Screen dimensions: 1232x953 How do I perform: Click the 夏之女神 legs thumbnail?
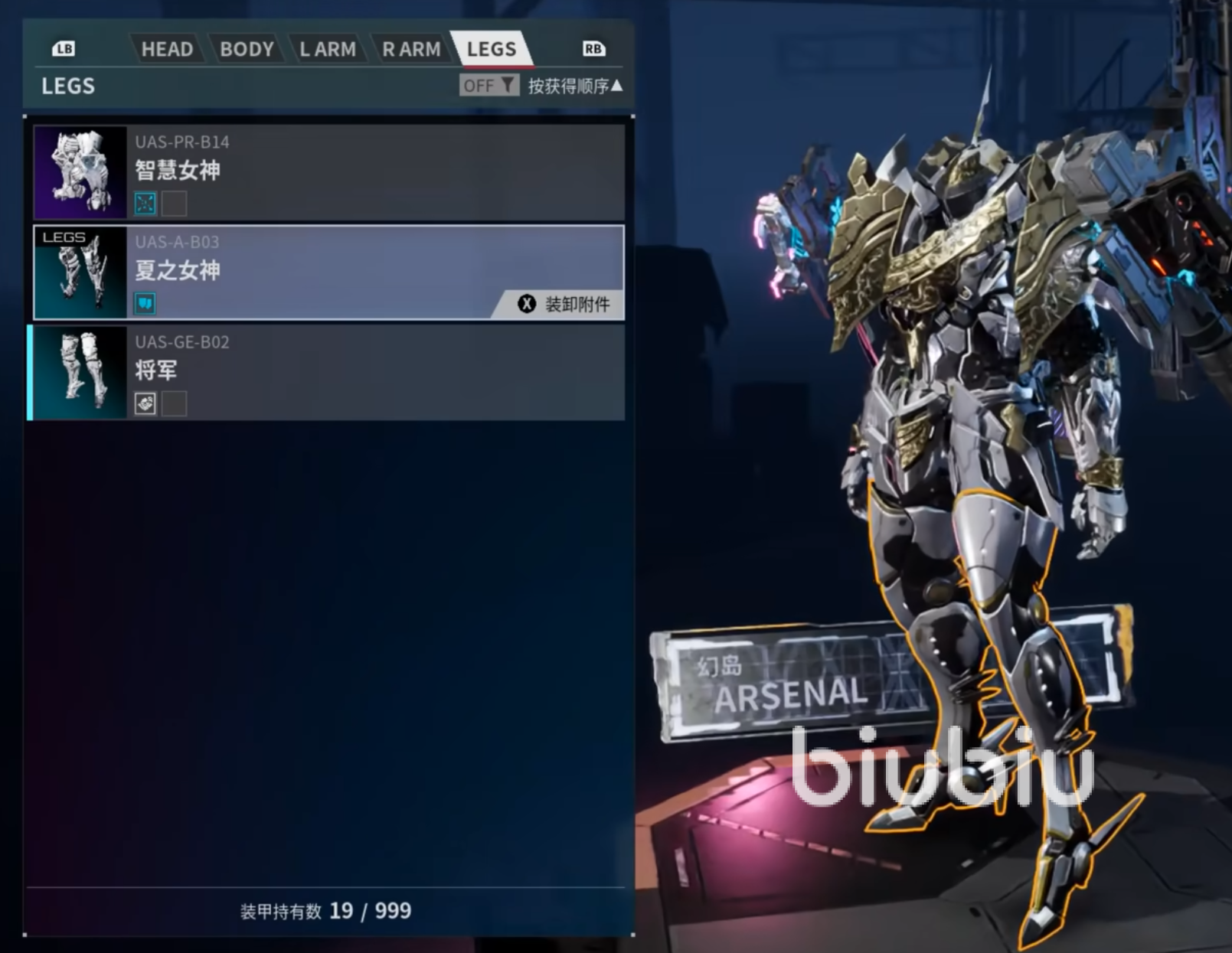[x=80, y=273]
